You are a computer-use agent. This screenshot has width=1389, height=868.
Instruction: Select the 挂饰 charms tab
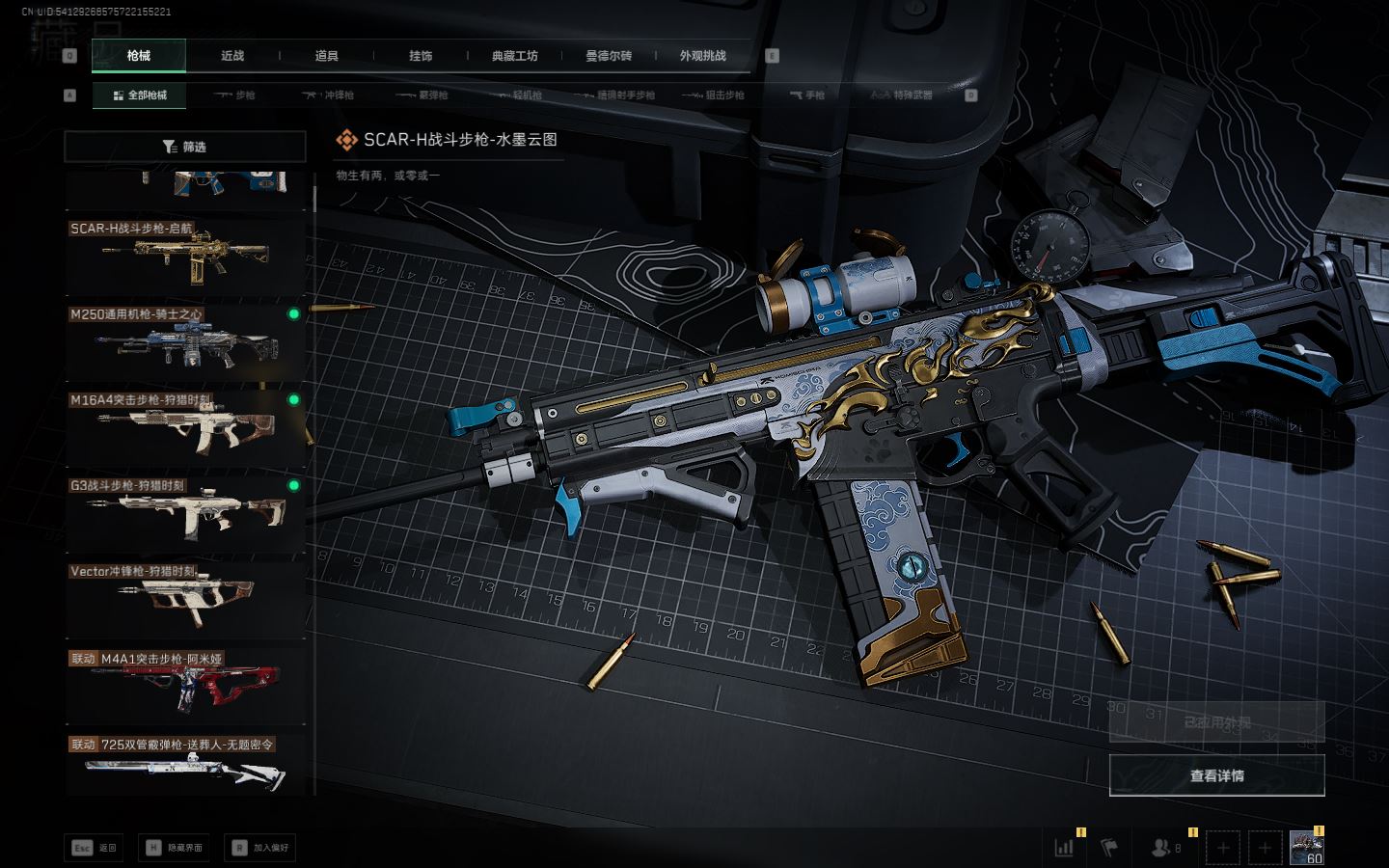[421, 56]
